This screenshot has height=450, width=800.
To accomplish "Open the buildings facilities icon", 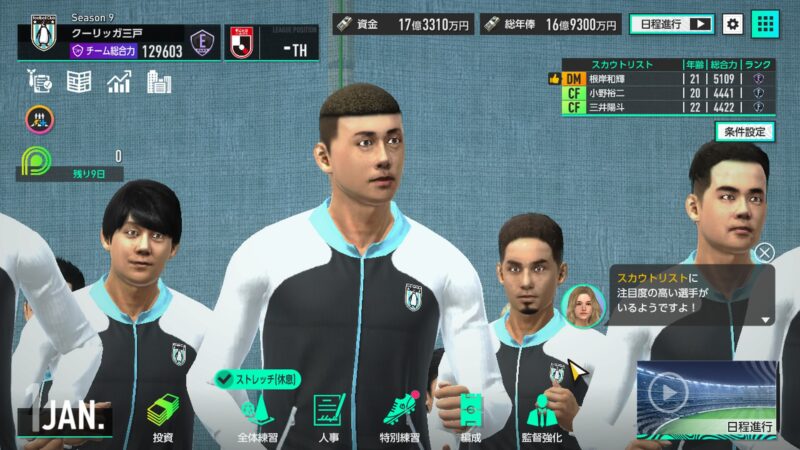I will [159, 82].
